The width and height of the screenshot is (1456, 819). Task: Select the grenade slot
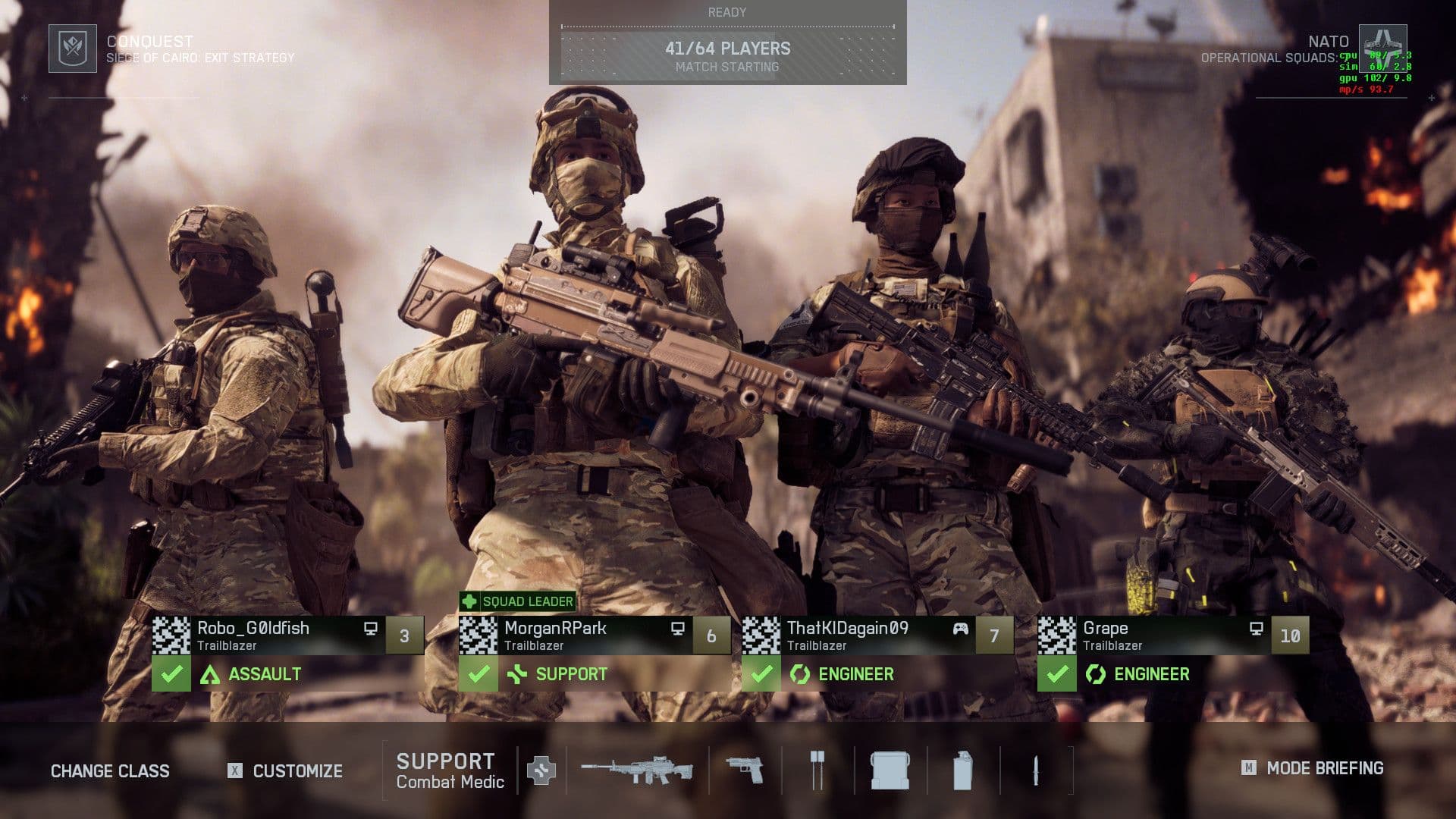coord(962,770)
